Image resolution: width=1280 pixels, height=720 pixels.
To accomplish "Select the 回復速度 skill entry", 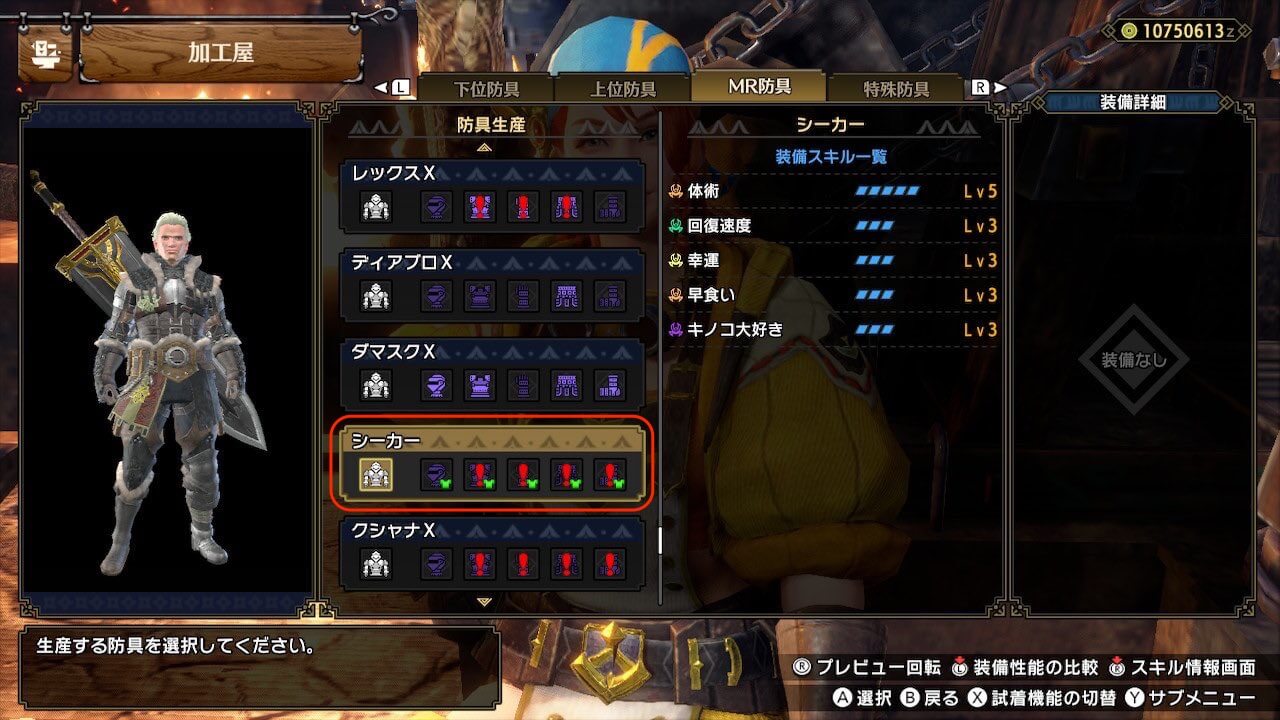I will (833, 226).
